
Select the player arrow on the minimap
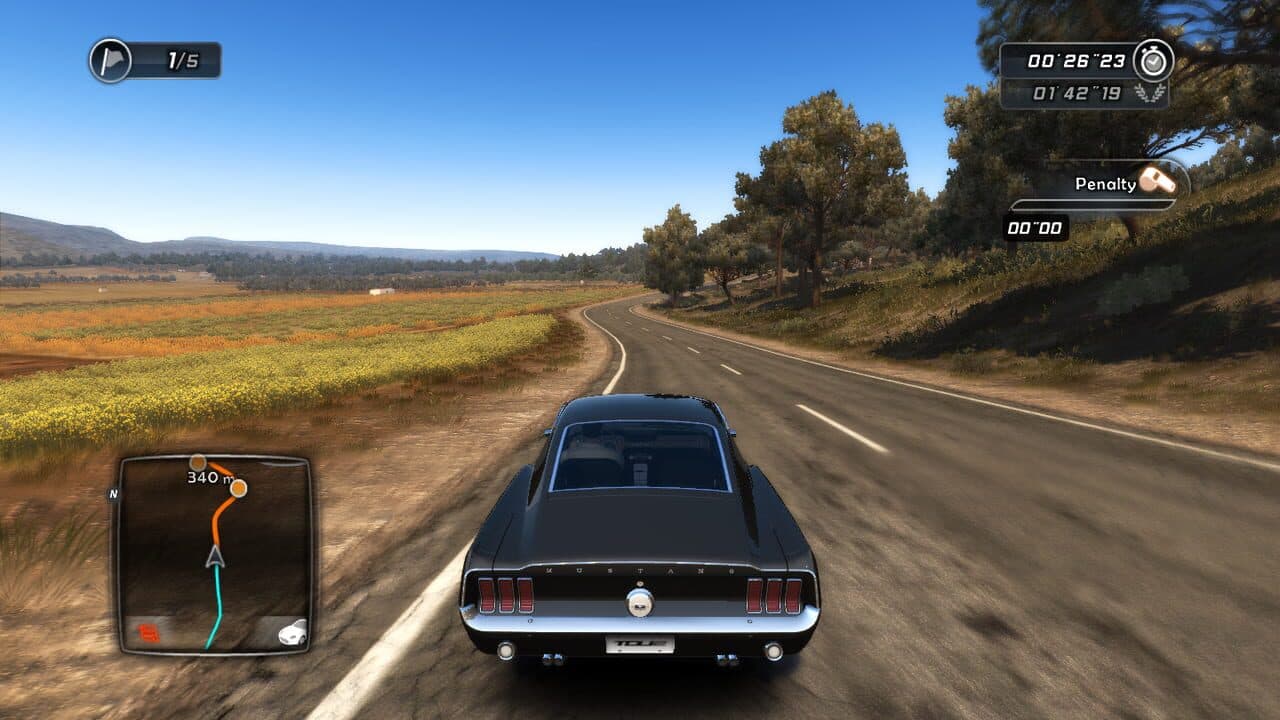coord(213,556)
